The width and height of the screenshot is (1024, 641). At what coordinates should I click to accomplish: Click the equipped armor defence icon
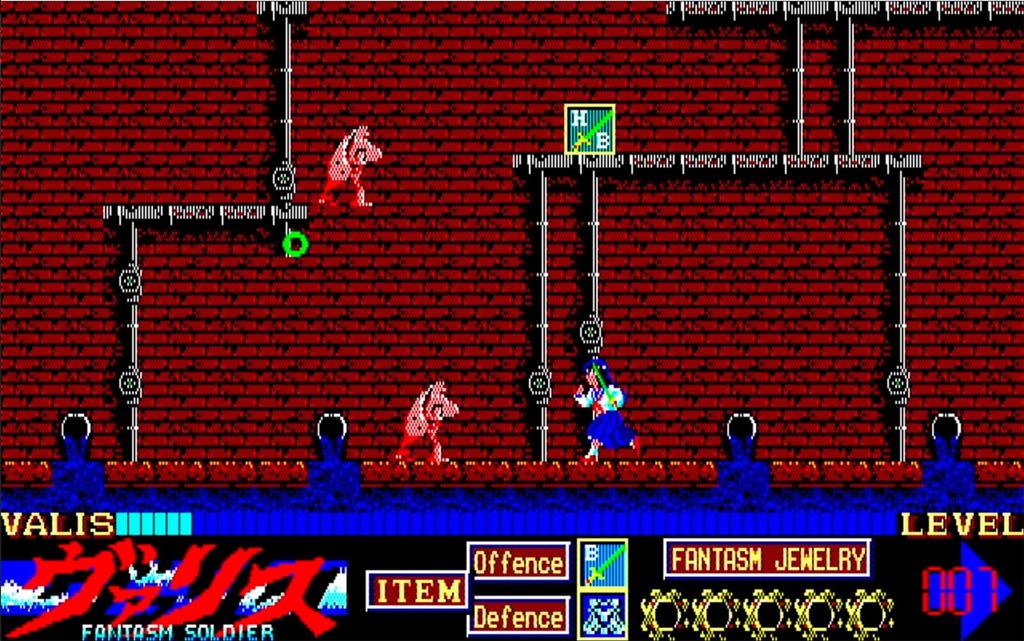point(603,614)
